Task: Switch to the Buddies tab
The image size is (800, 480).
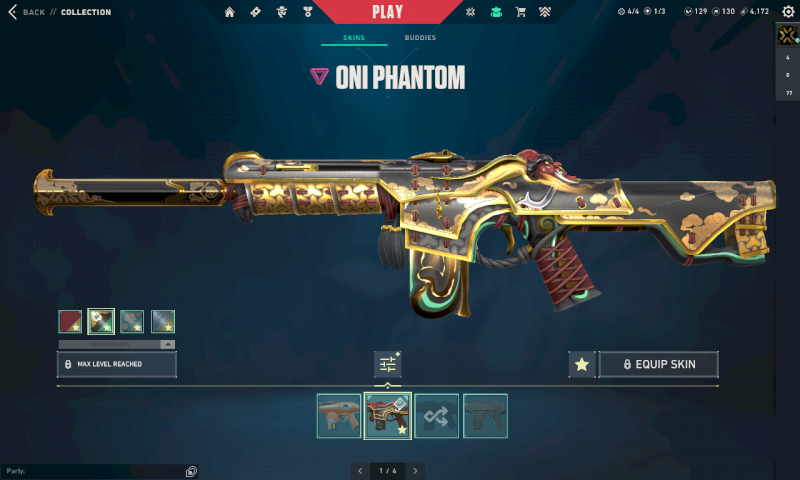Action: pyautogui.click(x=420, y=38)
